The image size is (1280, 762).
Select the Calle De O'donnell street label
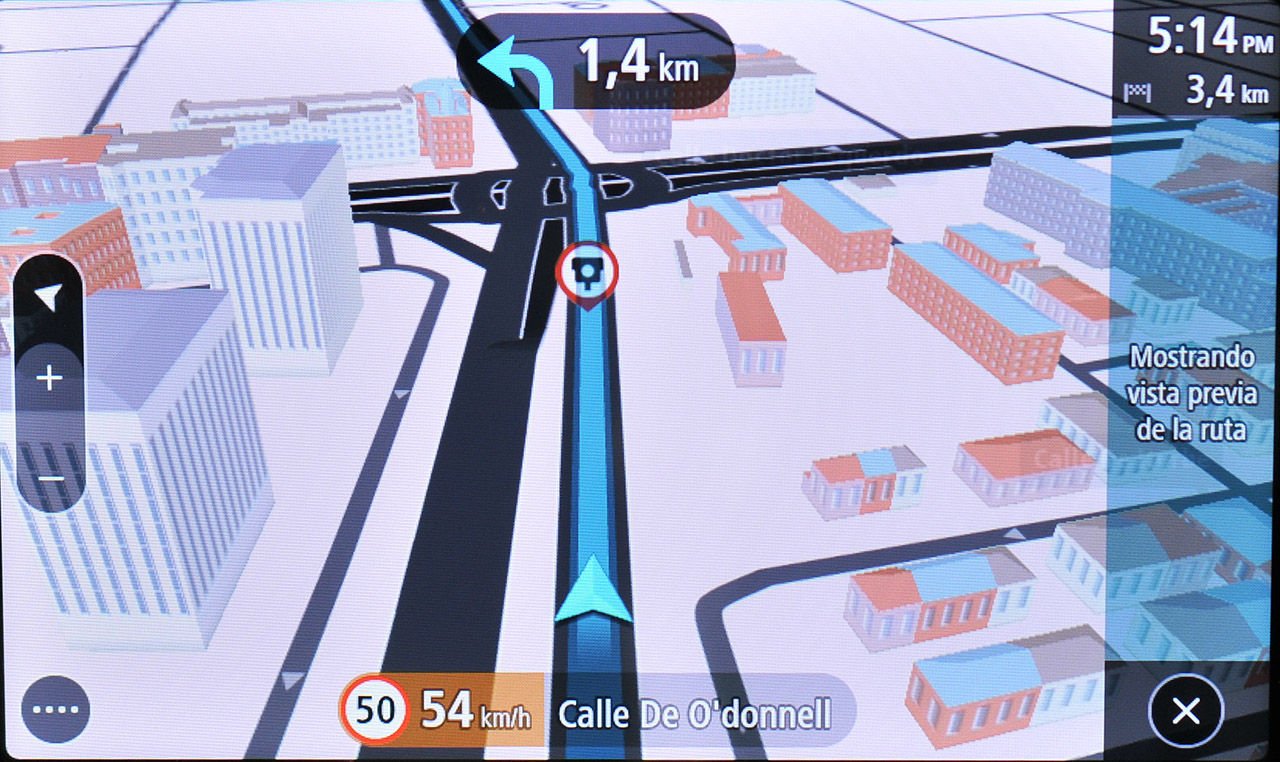(694, 714)
